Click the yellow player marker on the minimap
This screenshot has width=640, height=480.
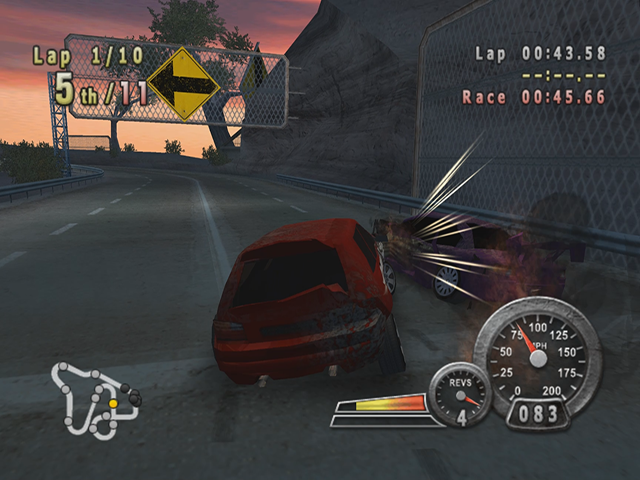point(113,404)
